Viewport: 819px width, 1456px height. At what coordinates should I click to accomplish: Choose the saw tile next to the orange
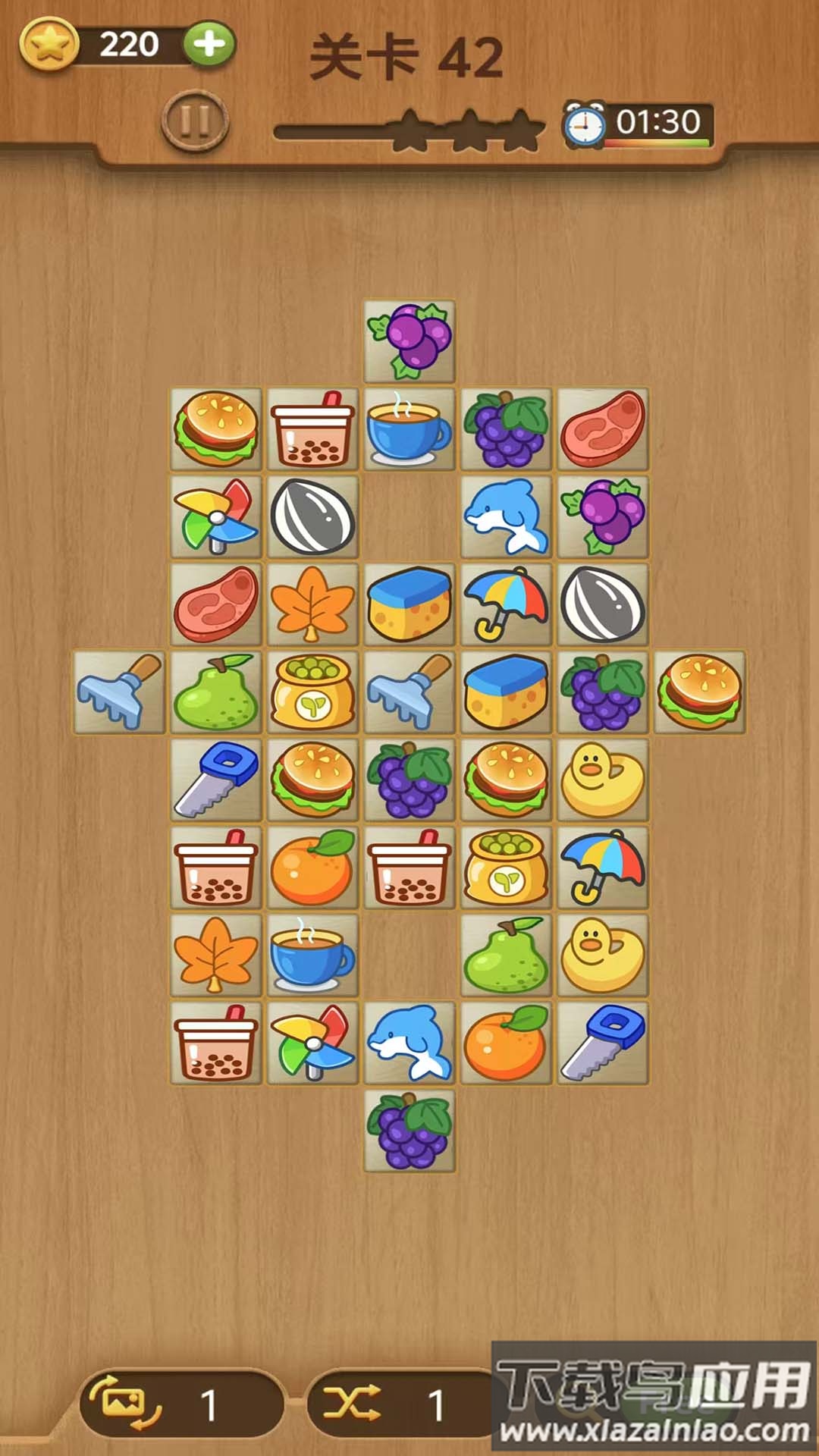(603, 1043)
